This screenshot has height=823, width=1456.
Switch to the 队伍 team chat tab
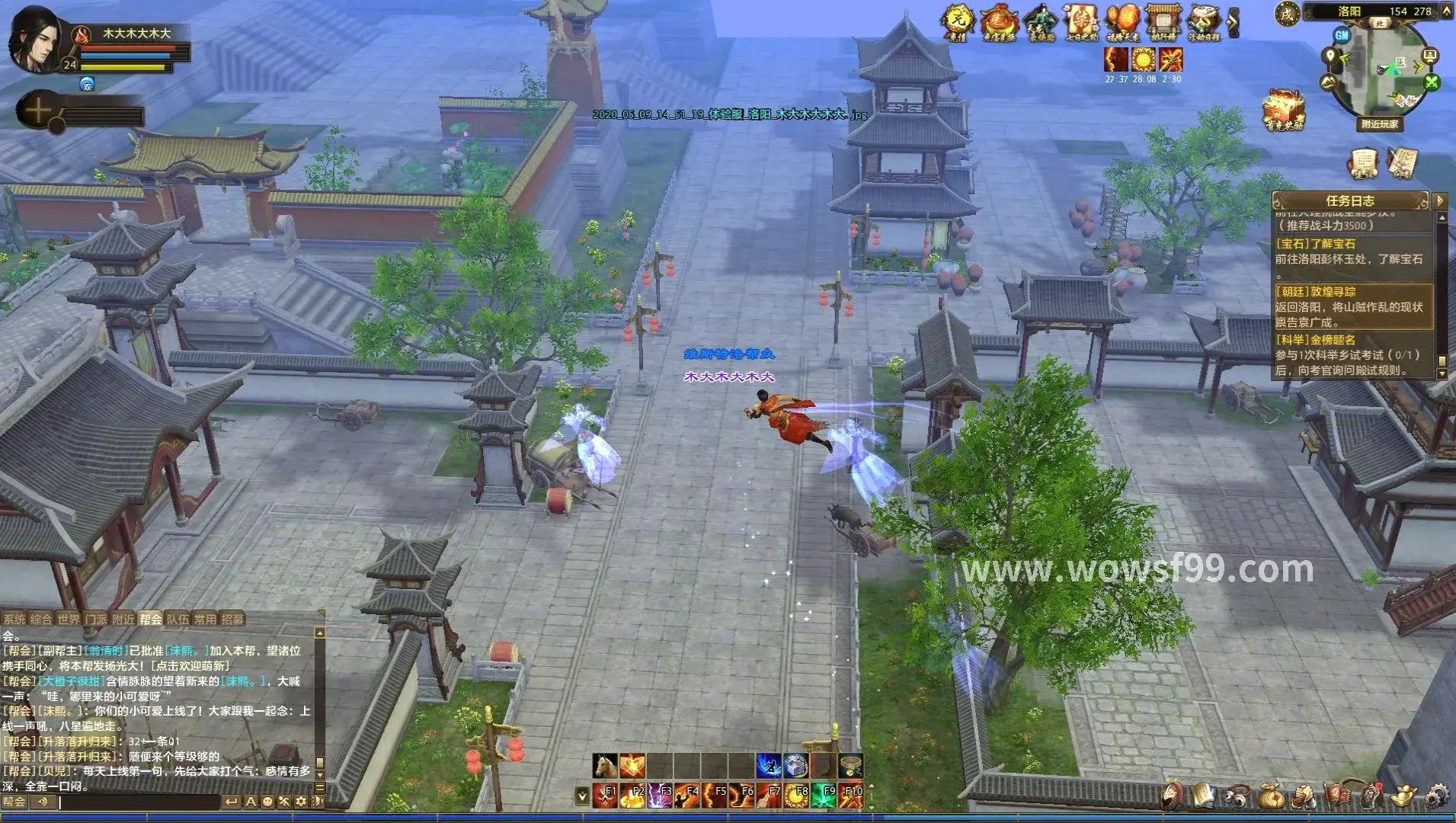[178, 620]
